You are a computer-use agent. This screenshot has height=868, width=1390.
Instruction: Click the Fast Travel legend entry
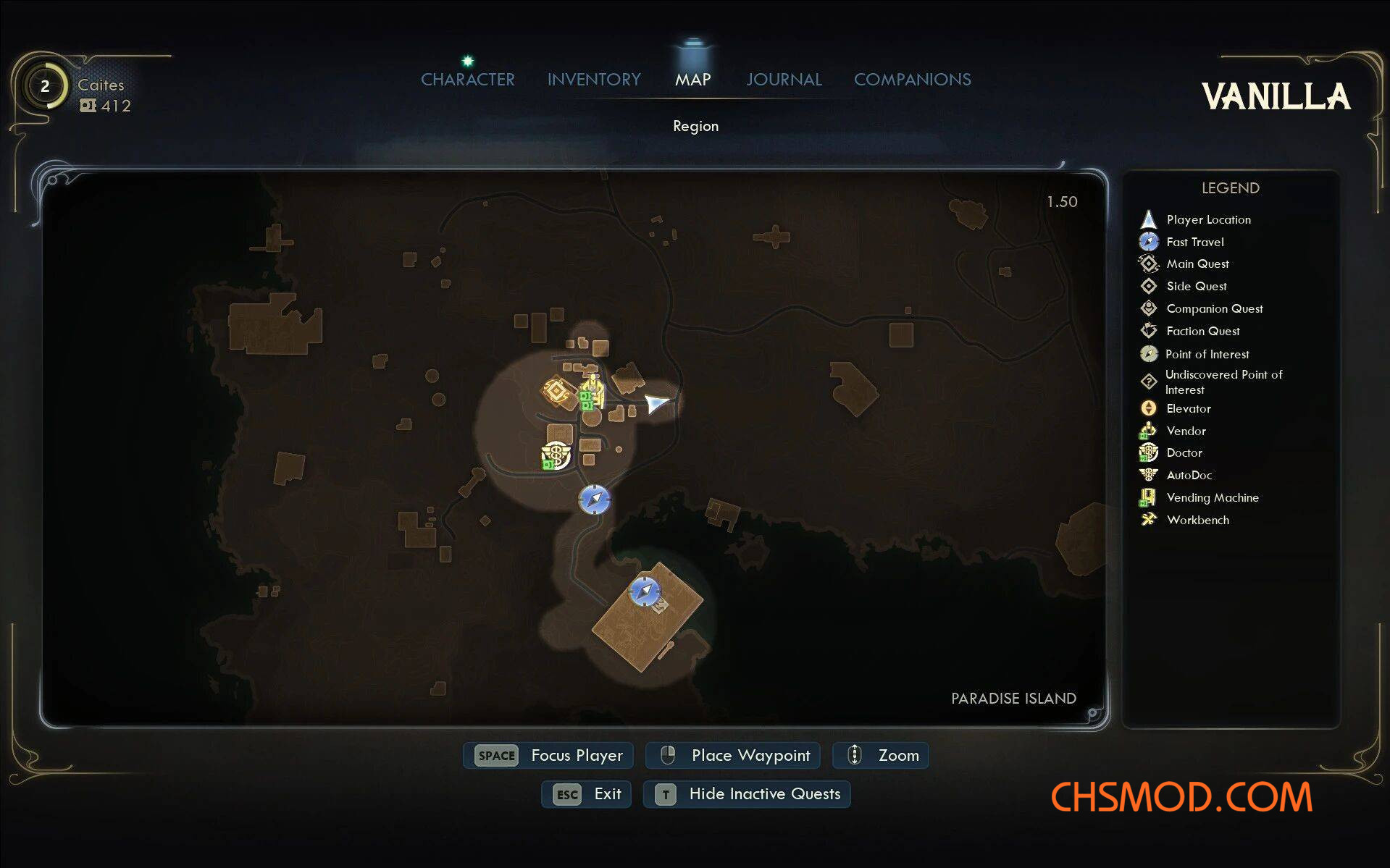point(1194,242)
